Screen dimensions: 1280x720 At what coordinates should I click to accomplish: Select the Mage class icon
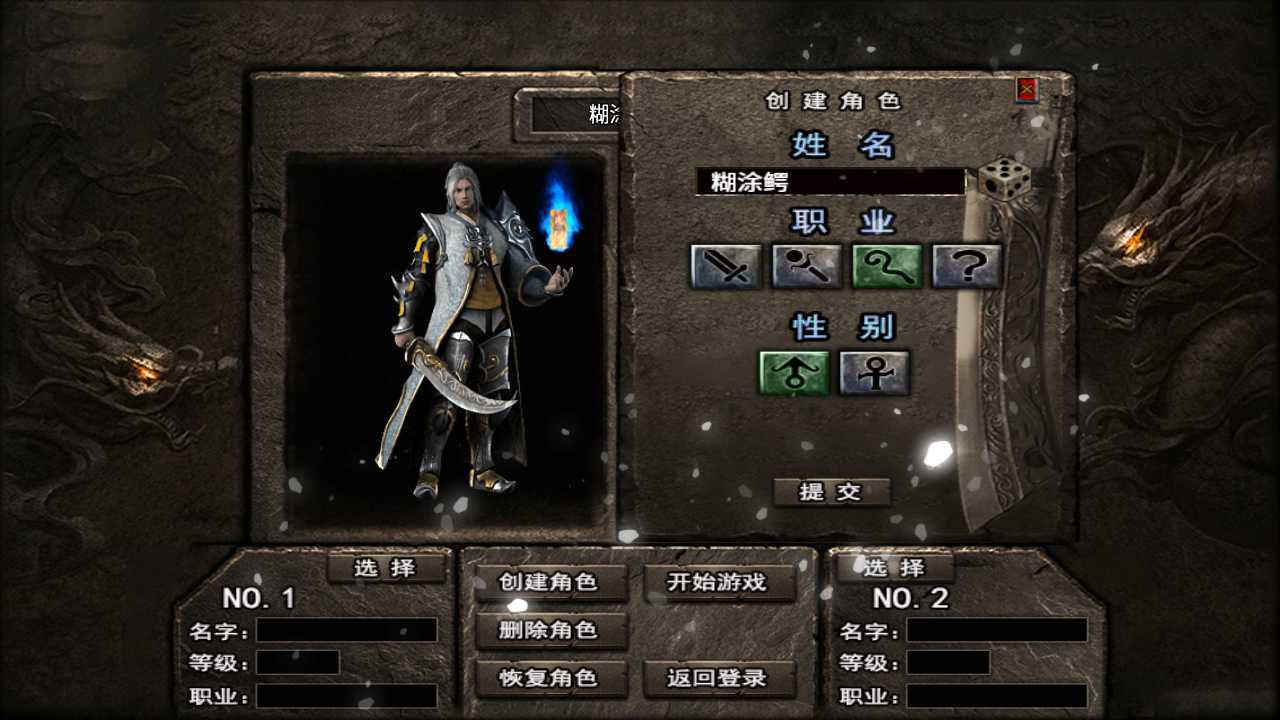806,266
